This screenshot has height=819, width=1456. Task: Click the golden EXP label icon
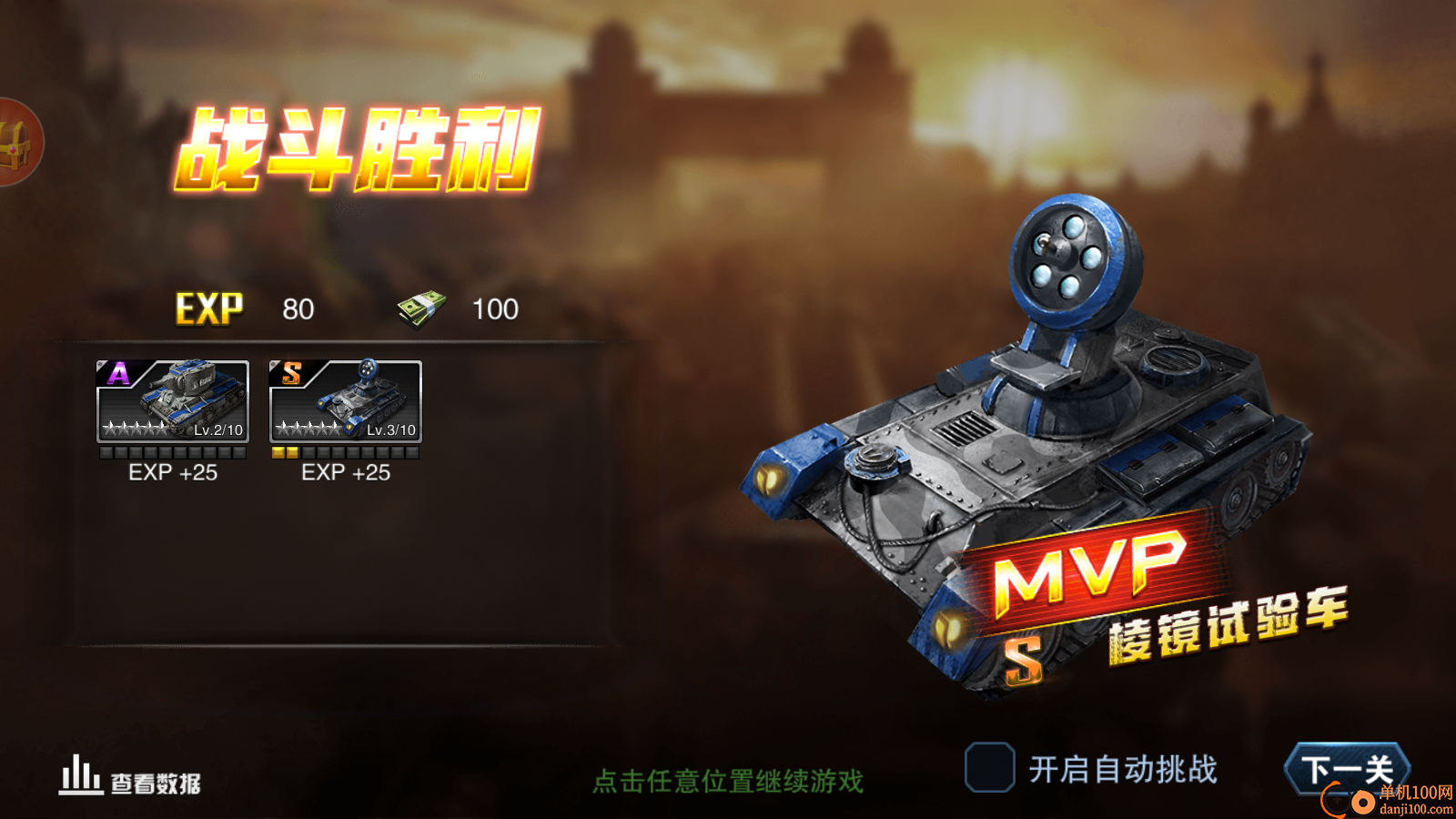coord(207,308)
